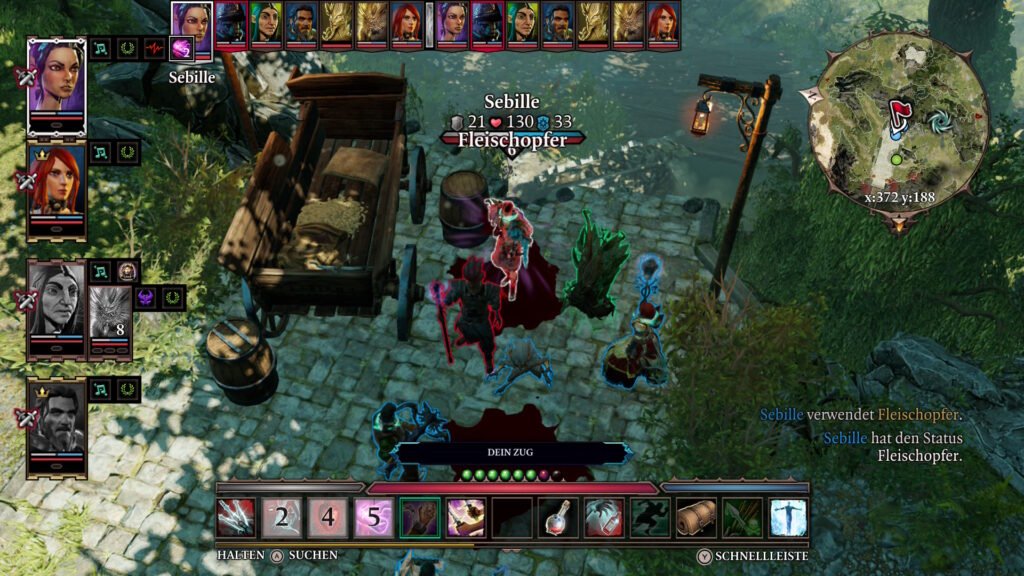1024x576 pixels.
Task: Activate the green-bordered skill slot
Action: coord(420,517)
